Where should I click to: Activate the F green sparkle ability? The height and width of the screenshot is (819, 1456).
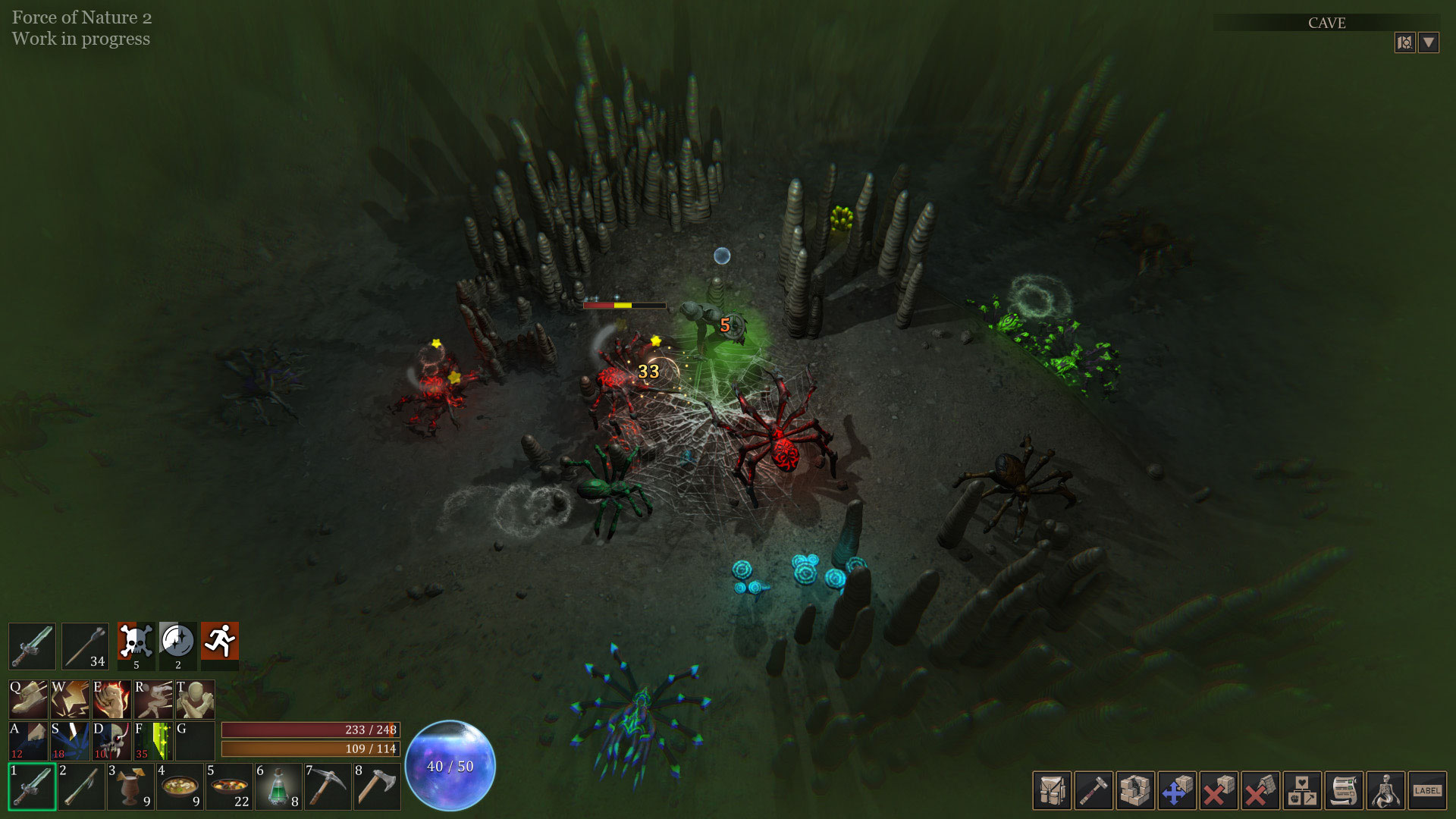pos(153,741)
